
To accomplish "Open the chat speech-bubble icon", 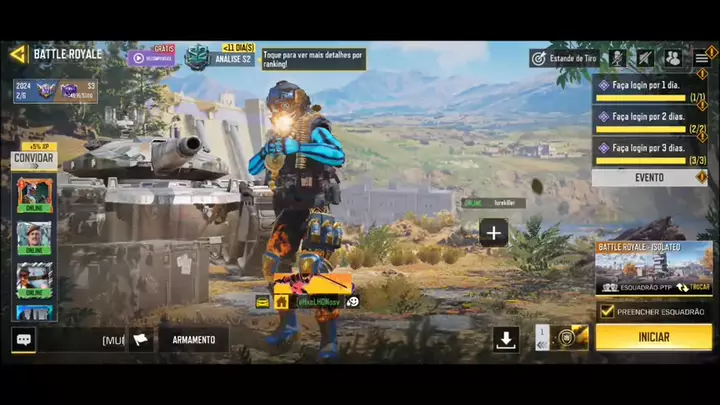I will pos(24,340).
